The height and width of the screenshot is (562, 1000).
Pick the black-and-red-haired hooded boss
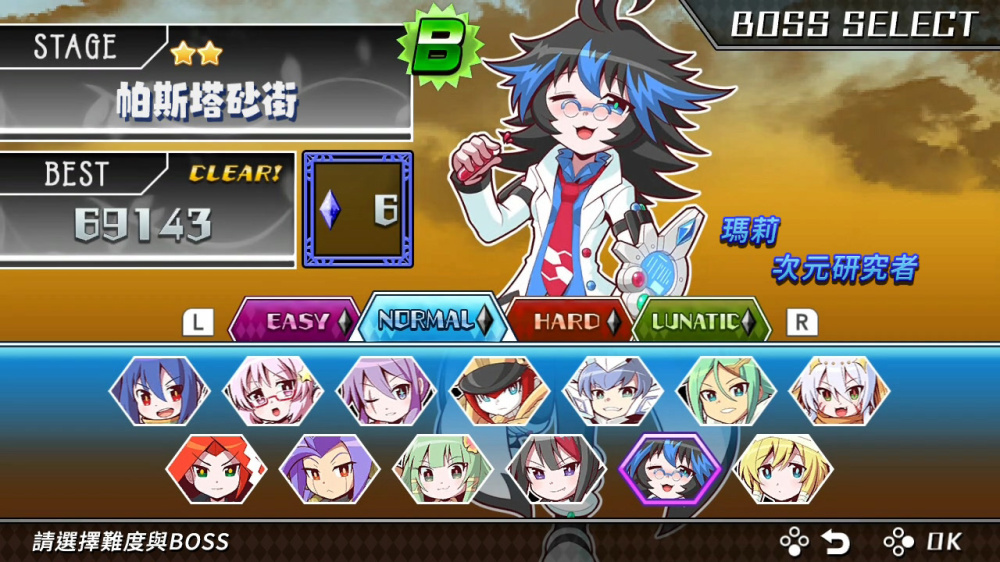click(556, 468)
